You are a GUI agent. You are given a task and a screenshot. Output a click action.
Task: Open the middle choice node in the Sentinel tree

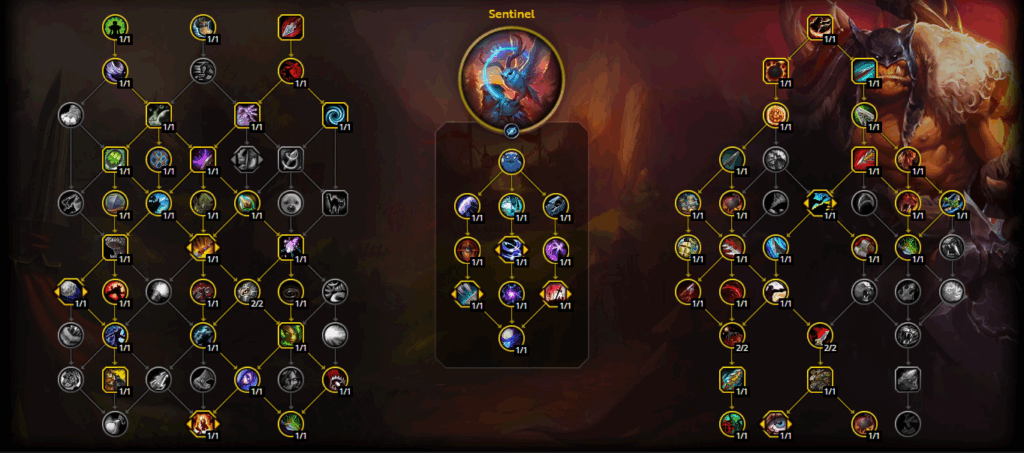(x=511, y=249)
